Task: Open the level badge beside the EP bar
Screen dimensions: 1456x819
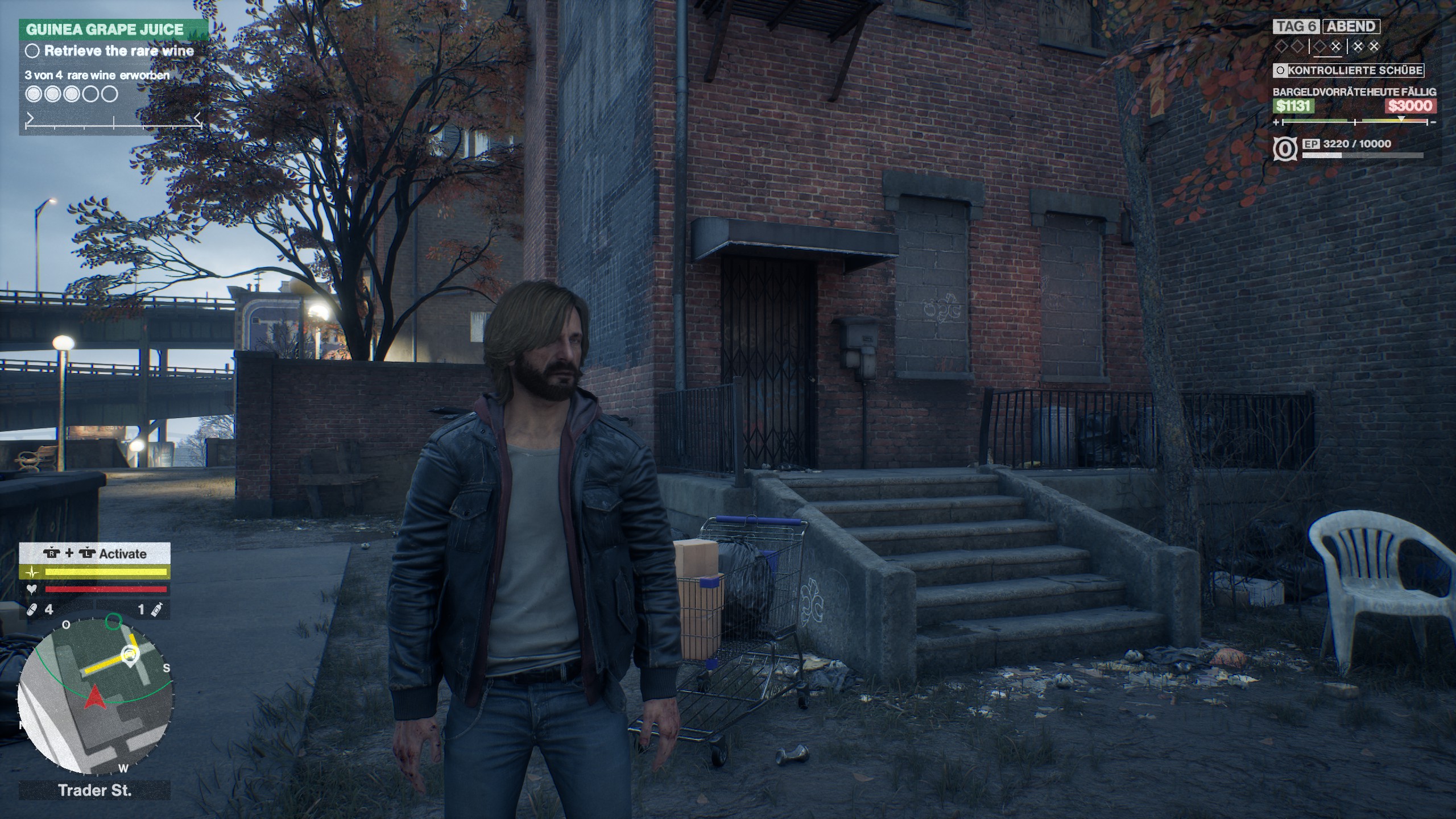Action: tap(1284, 149)
